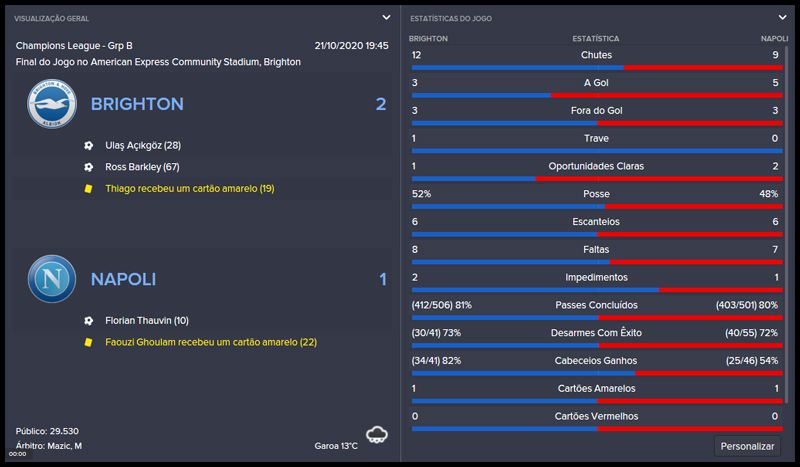Click the Brighton club crest
800x467 pixels.
(x=51, y=105)
